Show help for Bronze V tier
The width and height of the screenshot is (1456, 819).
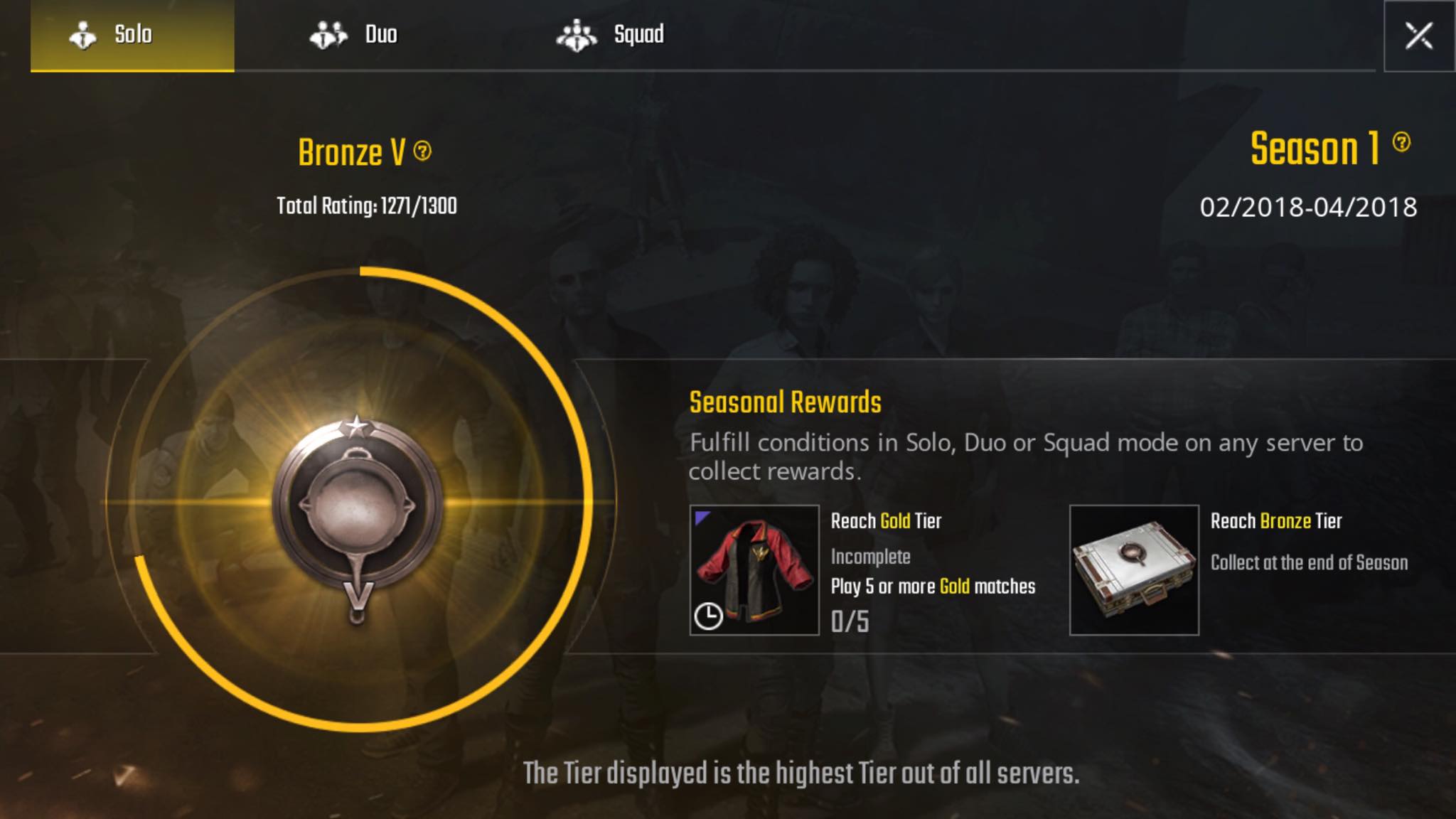[422, 151]
